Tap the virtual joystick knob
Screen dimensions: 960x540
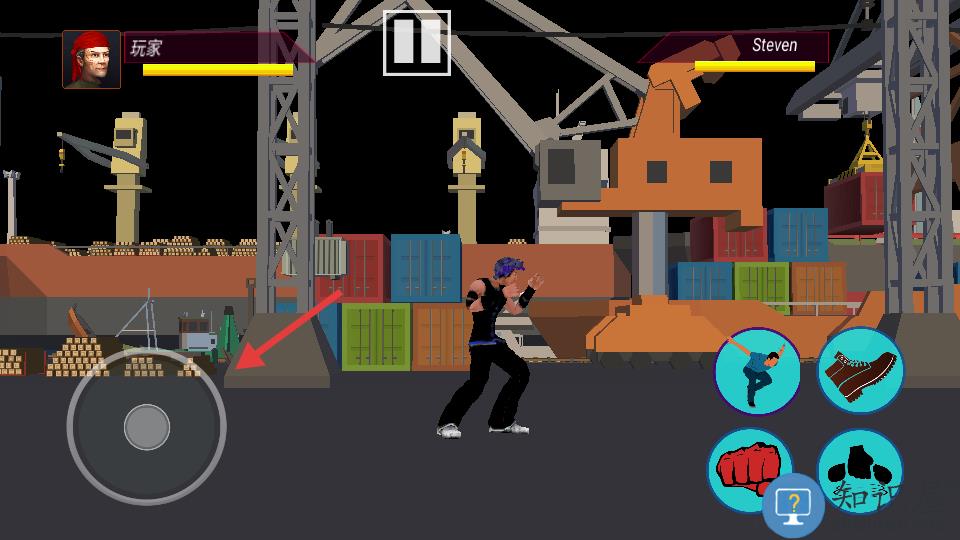point(147,427)
